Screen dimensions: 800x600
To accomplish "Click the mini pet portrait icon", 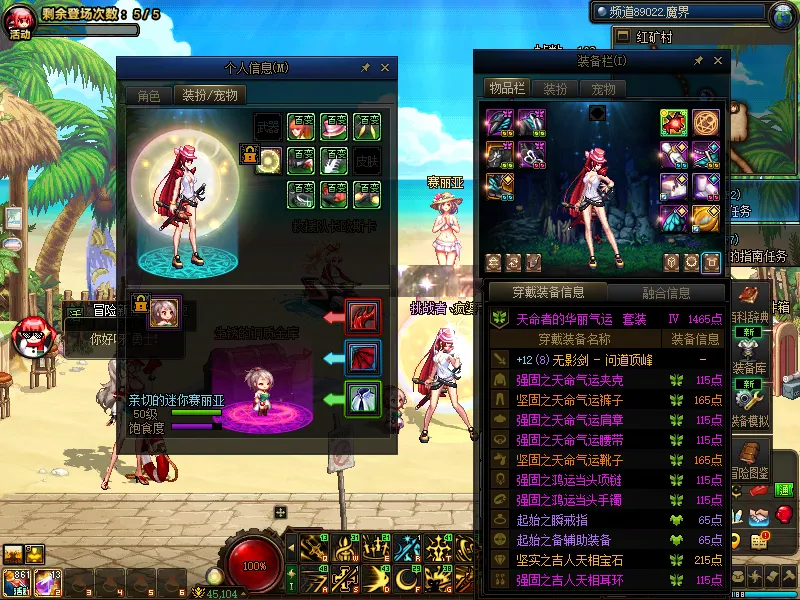I will coord(164,312).
